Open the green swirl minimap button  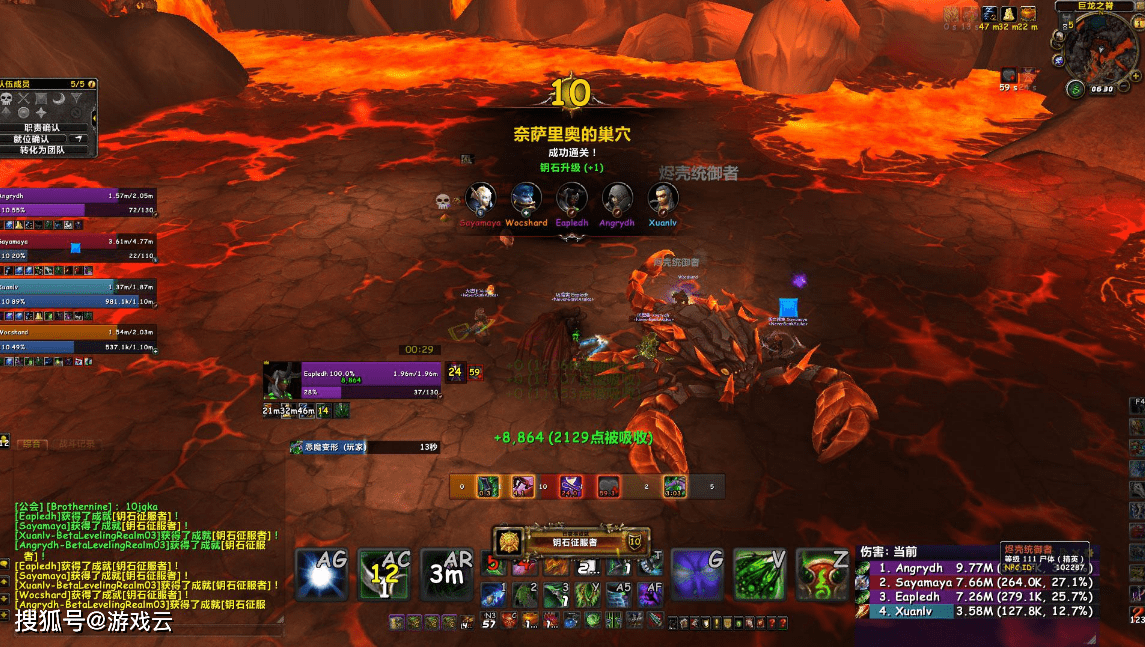(x=1075, y=89)
